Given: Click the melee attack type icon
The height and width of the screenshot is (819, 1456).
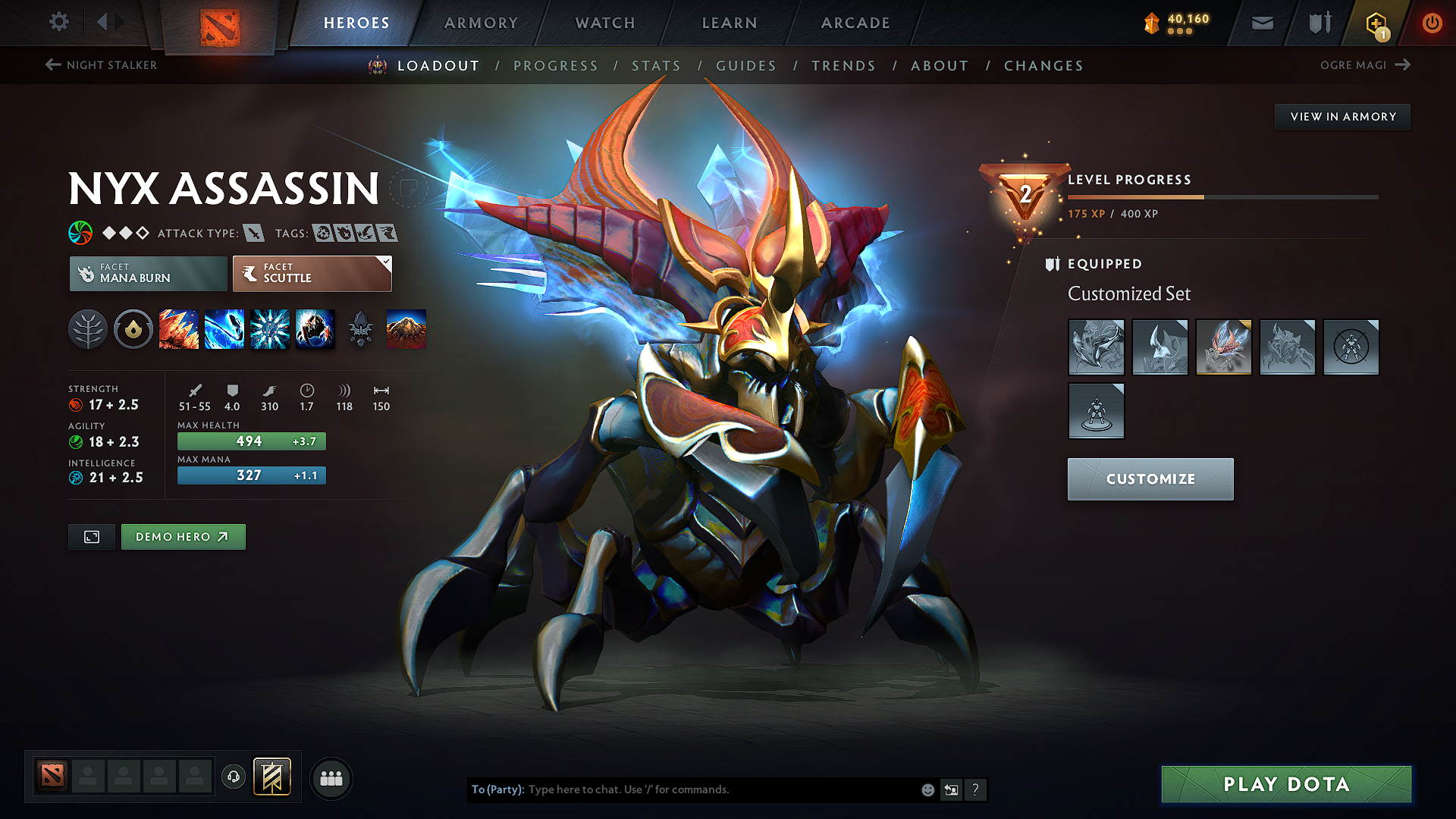Looking at the screenshot, I should click(255, 233).
